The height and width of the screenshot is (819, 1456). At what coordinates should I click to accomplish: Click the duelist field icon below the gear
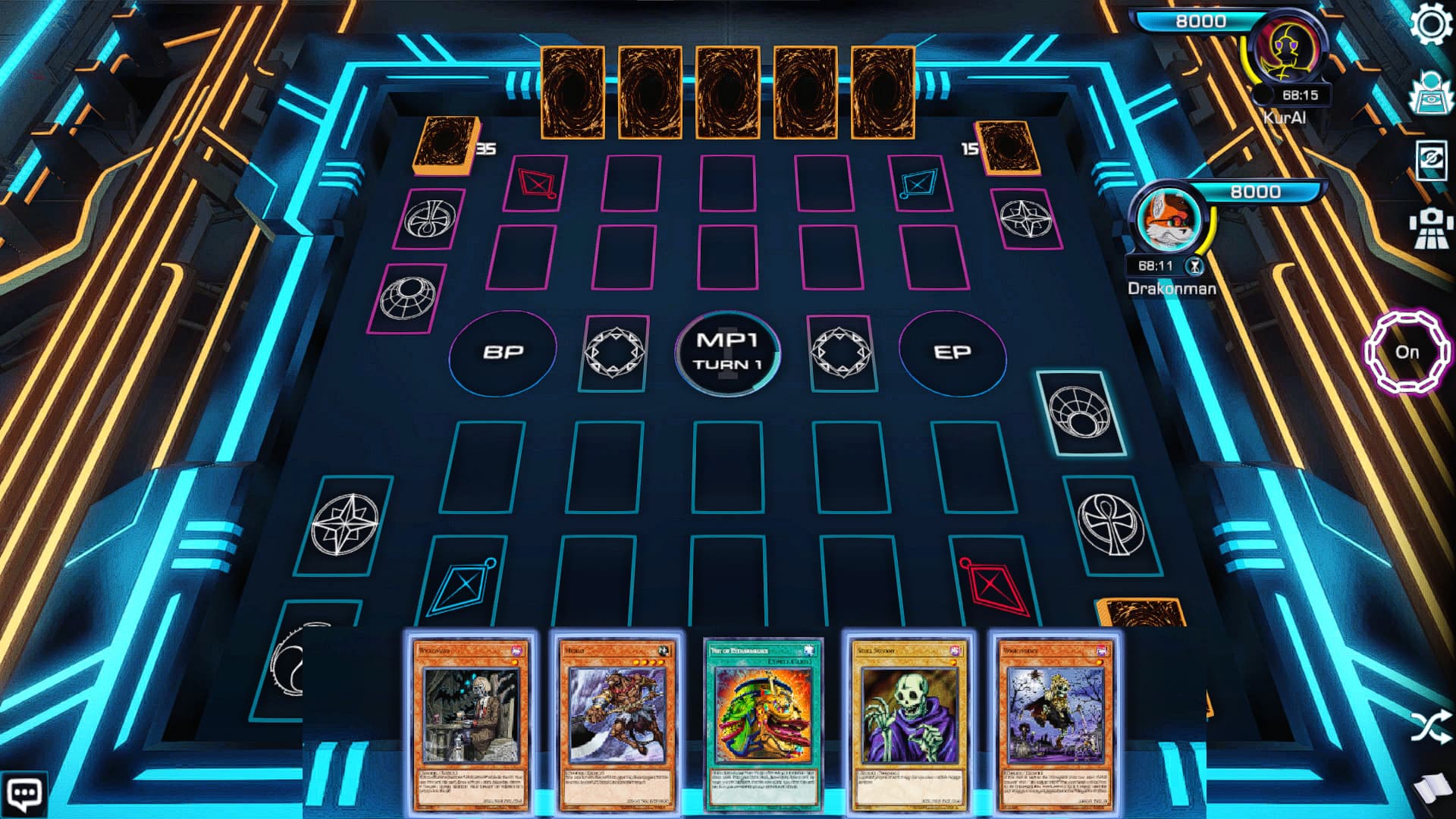(1431, 94)
